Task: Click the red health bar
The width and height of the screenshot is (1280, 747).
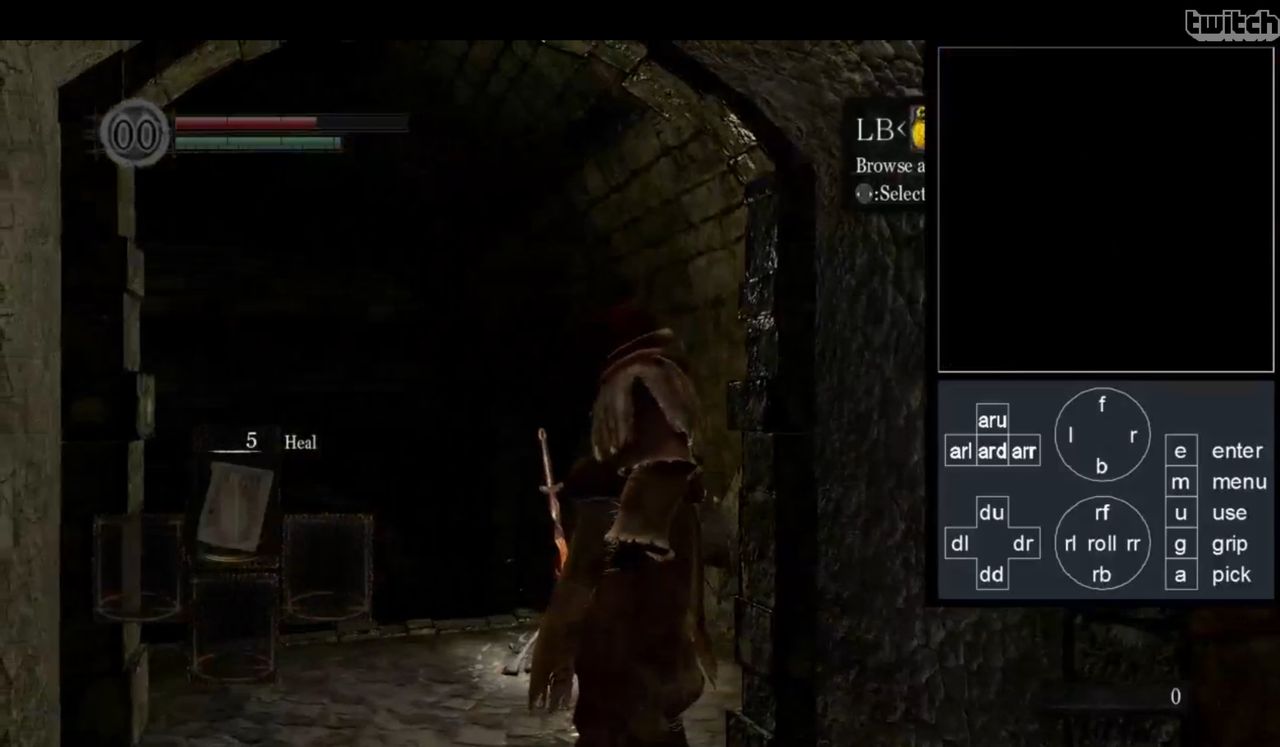Action: pyautogui.click(x=245, y=122)
